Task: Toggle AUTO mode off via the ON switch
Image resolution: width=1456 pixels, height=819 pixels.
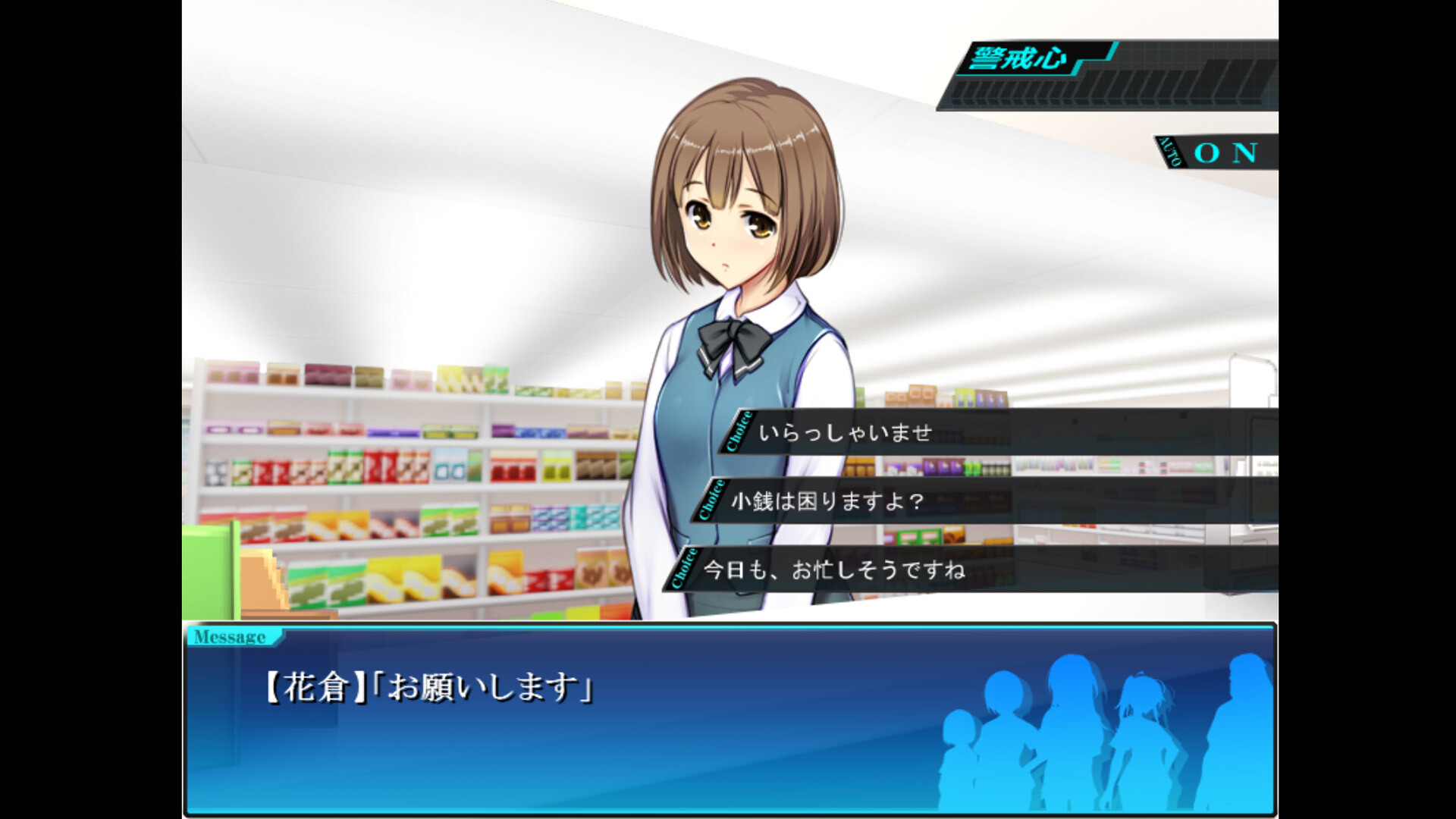Action: (x=1224, y=152)
